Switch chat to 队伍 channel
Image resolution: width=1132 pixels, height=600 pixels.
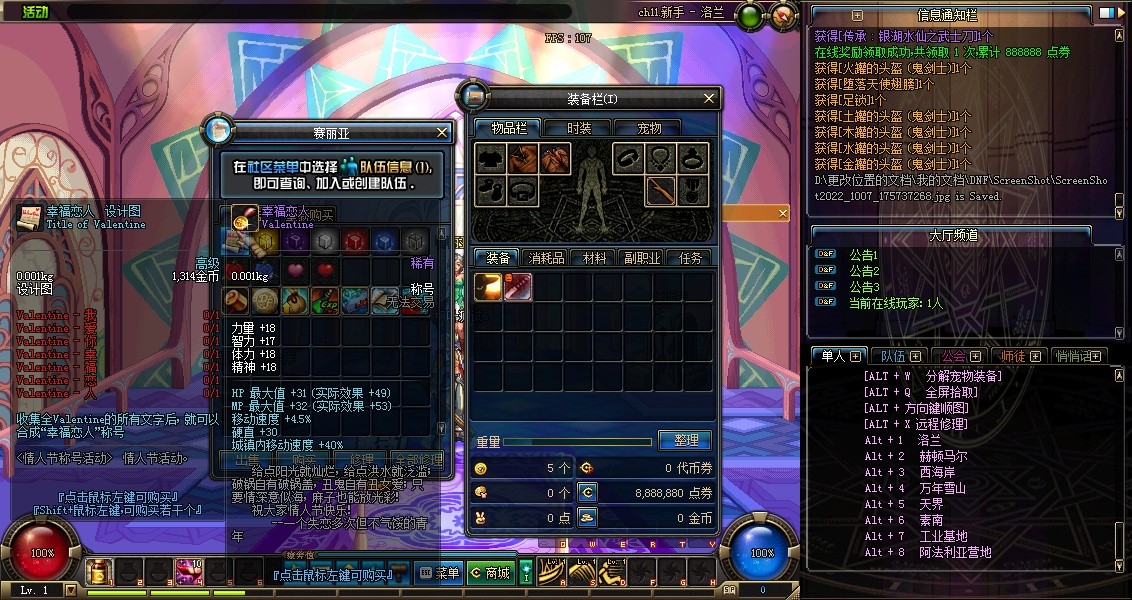click(x=893, y=356)
